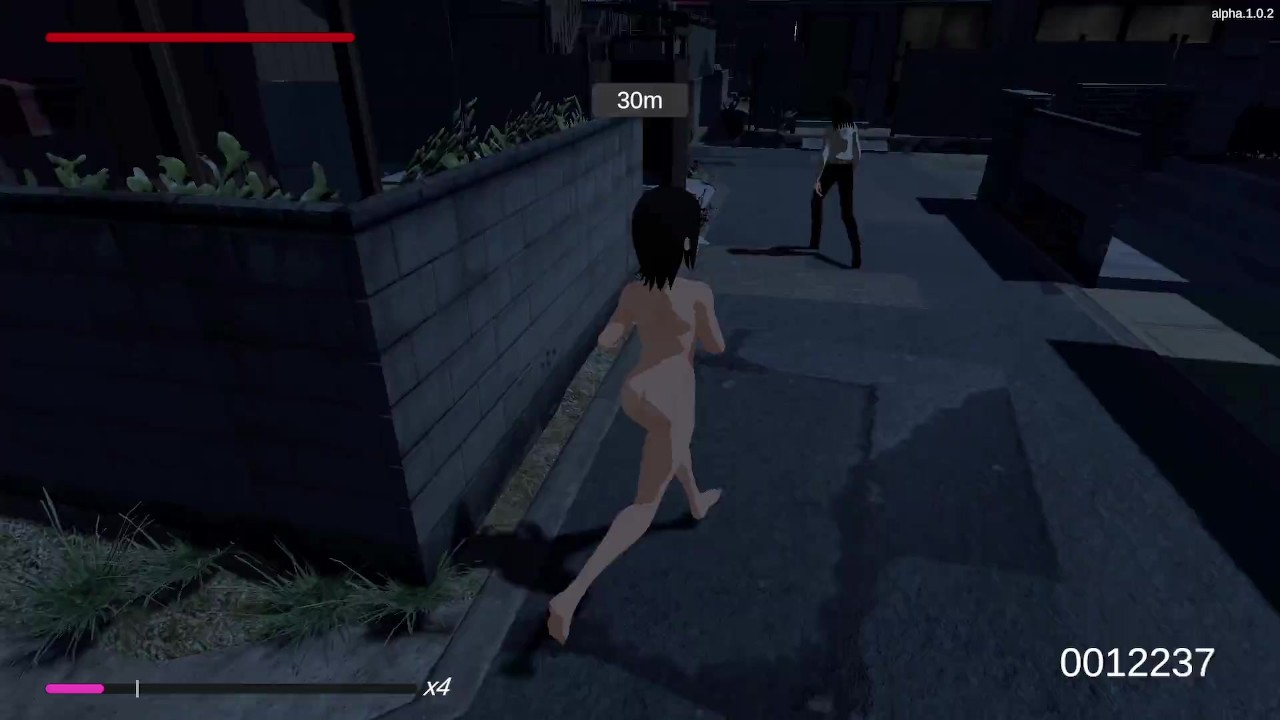Select the white tick on the stamina bar
Image resolution: width=1280 pixels, height=720 pixels.
[137, 688]
